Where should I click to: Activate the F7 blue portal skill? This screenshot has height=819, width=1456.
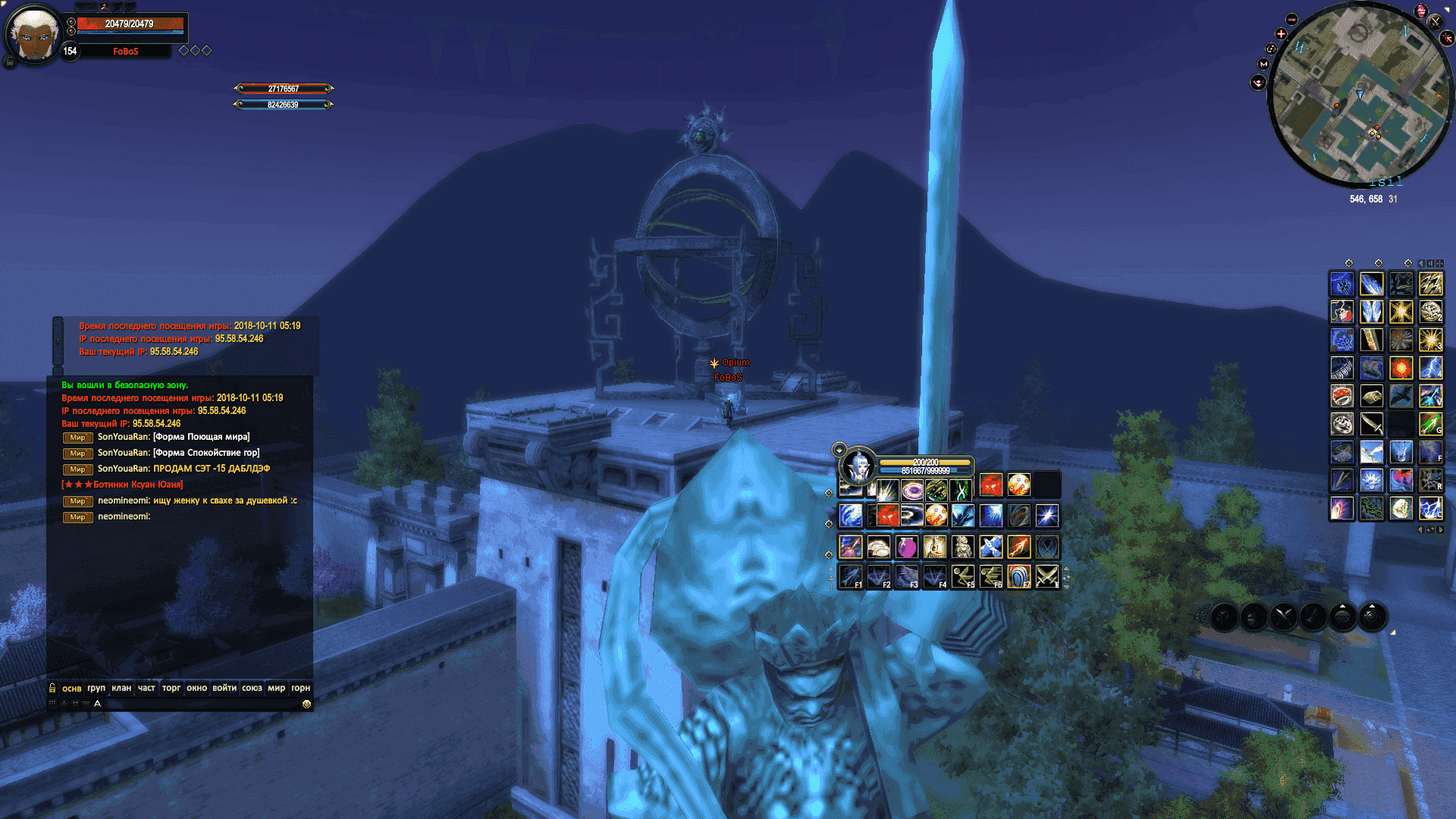point(1018,577)
